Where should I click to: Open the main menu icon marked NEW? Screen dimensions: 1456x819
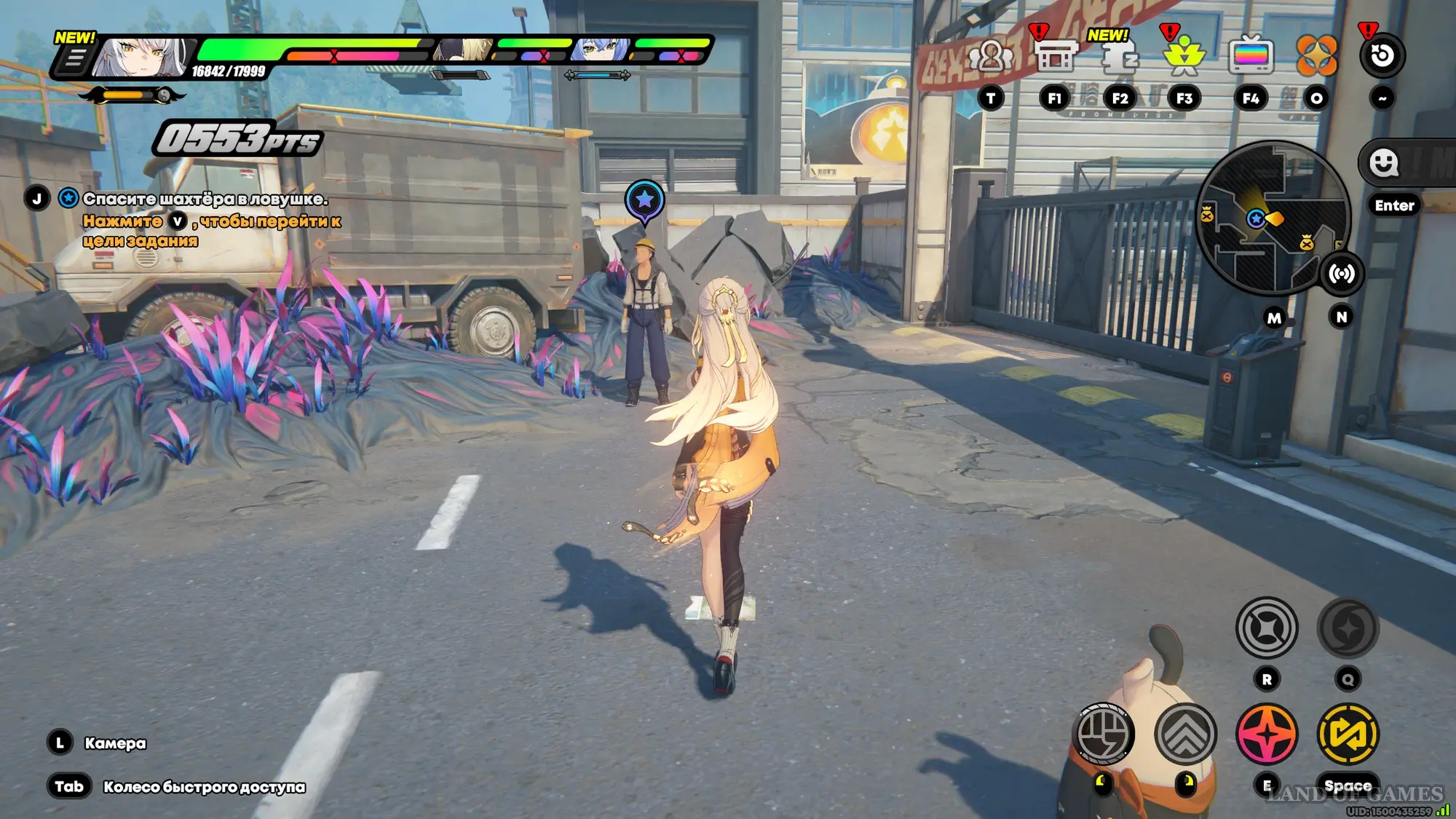(74, 58)
